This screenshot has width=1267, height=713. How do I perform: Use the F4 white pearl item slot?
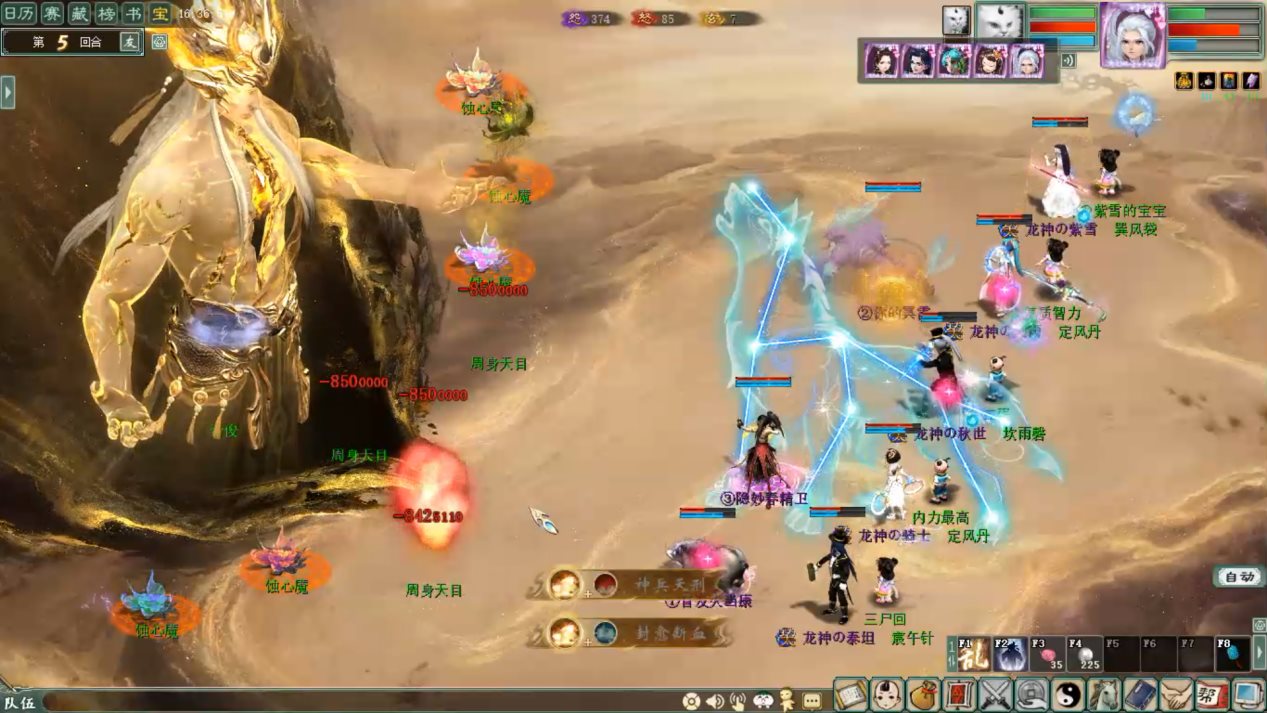(1085, 654)
